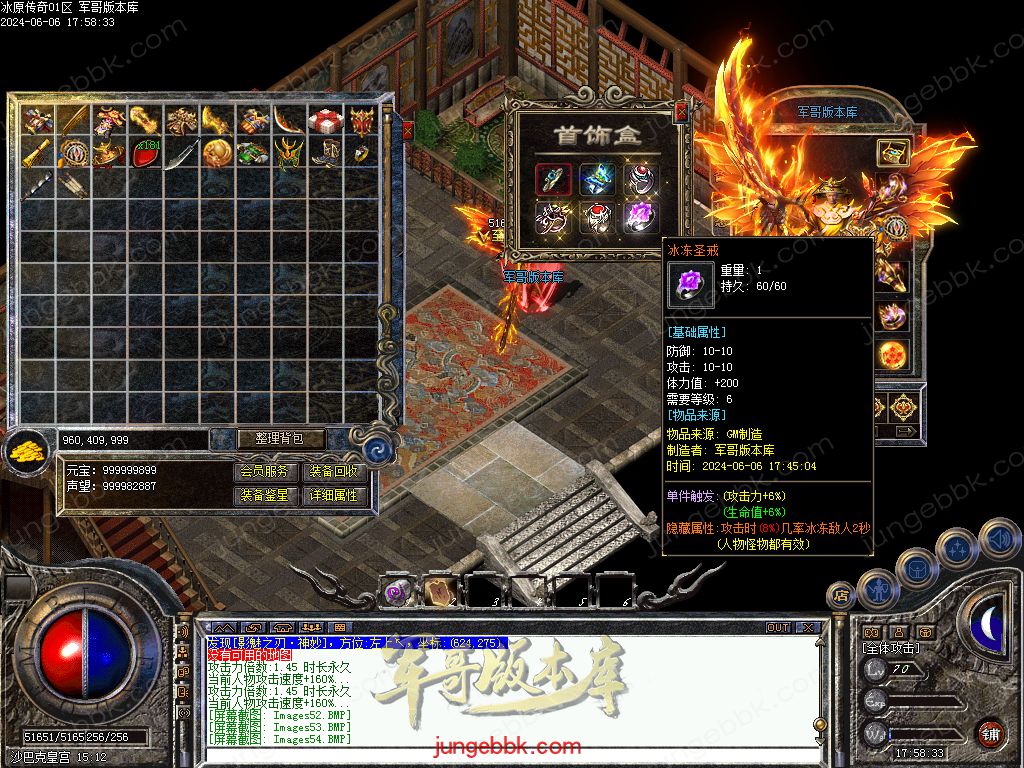Close the 首饰盒 jewelry box window
Viewport: 1024px width, 768px height.
pos(681,111)
